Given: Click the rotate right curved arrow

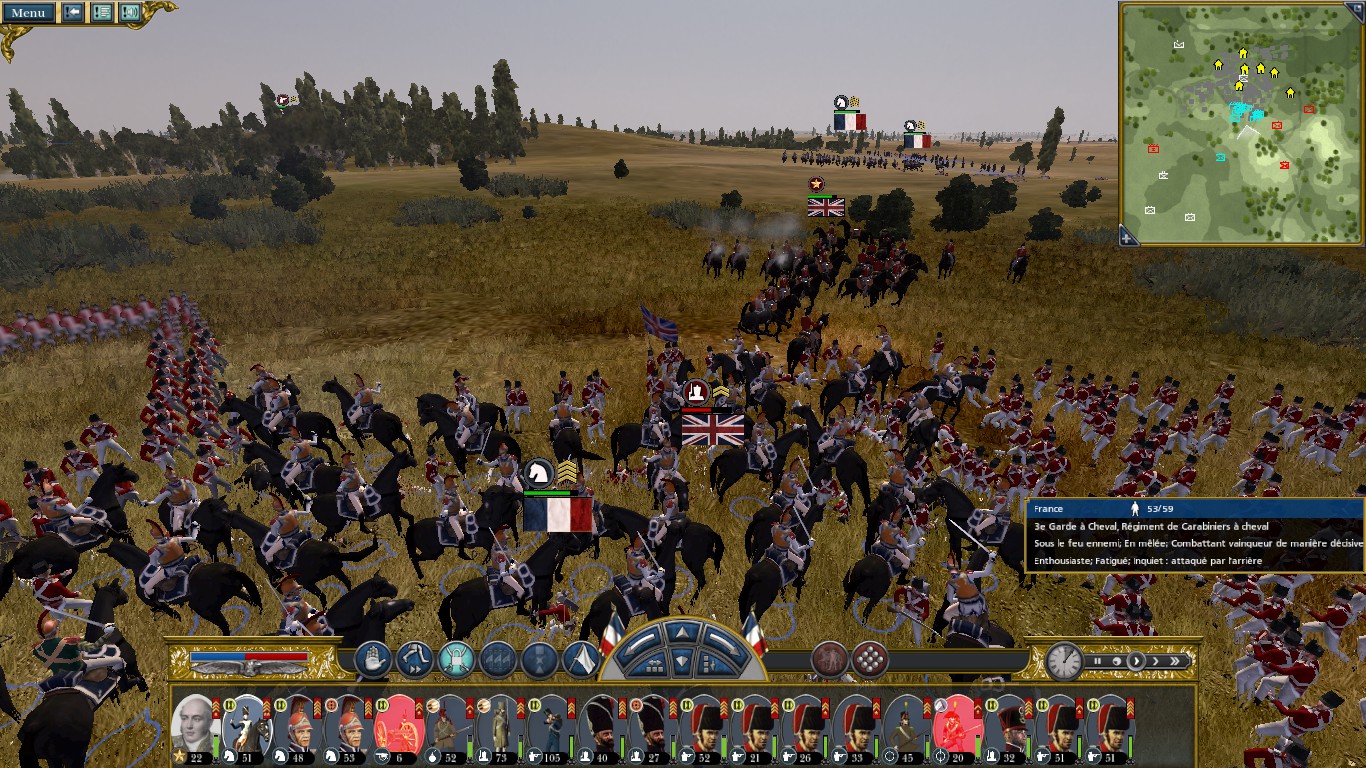Looking at the screenshot, I should coord(721,641).
